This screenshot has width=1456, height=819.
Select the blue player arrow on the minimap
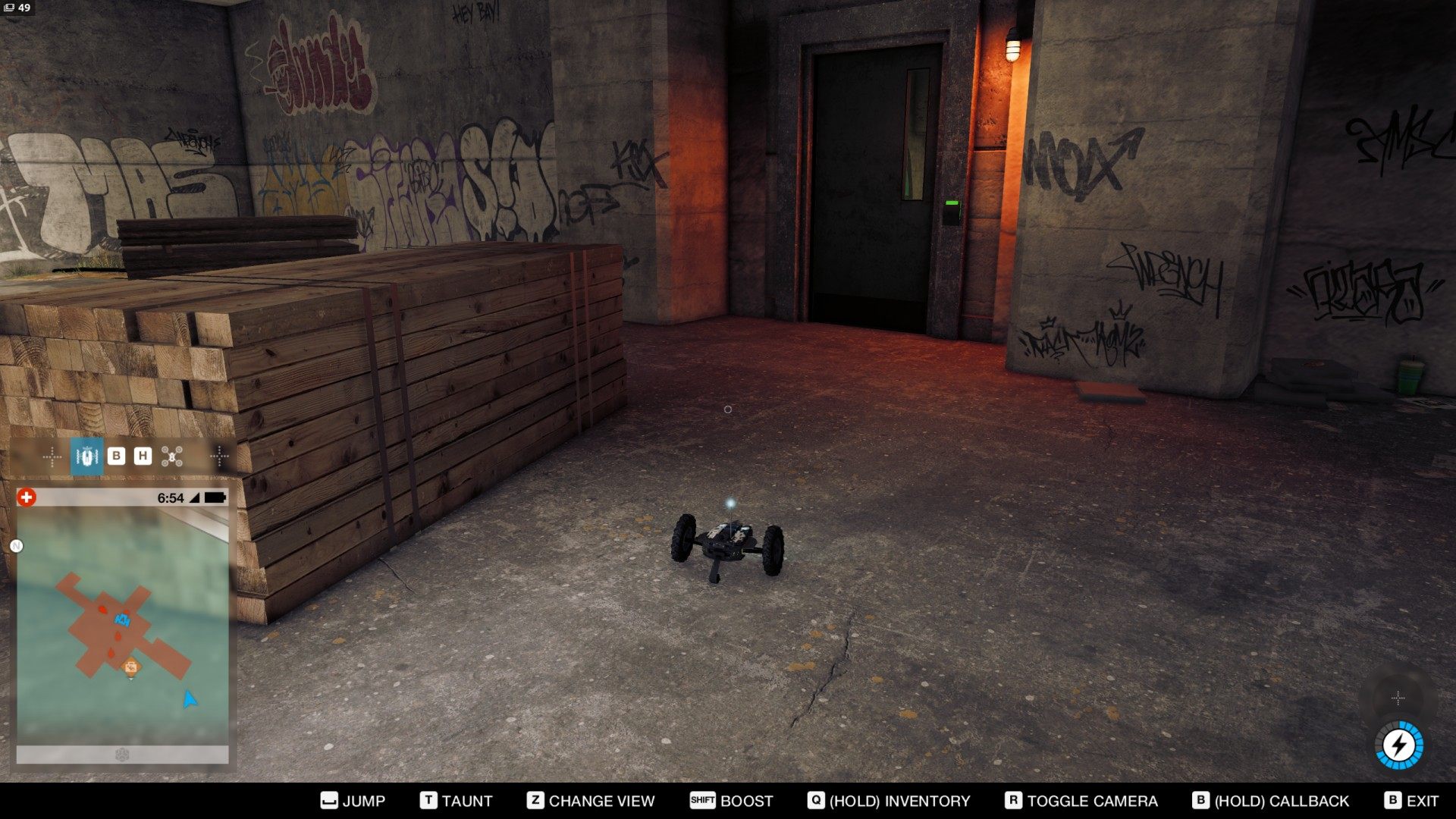pos(190,698)
